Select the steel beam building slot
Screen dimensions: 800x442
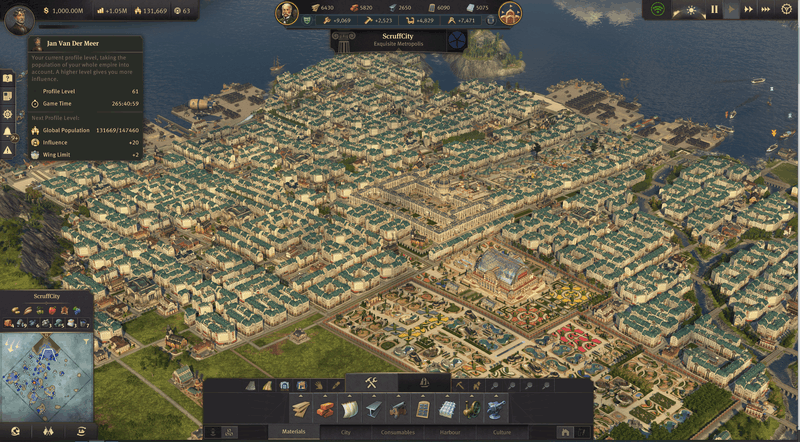pyautogui.click(x=374, y=408)
